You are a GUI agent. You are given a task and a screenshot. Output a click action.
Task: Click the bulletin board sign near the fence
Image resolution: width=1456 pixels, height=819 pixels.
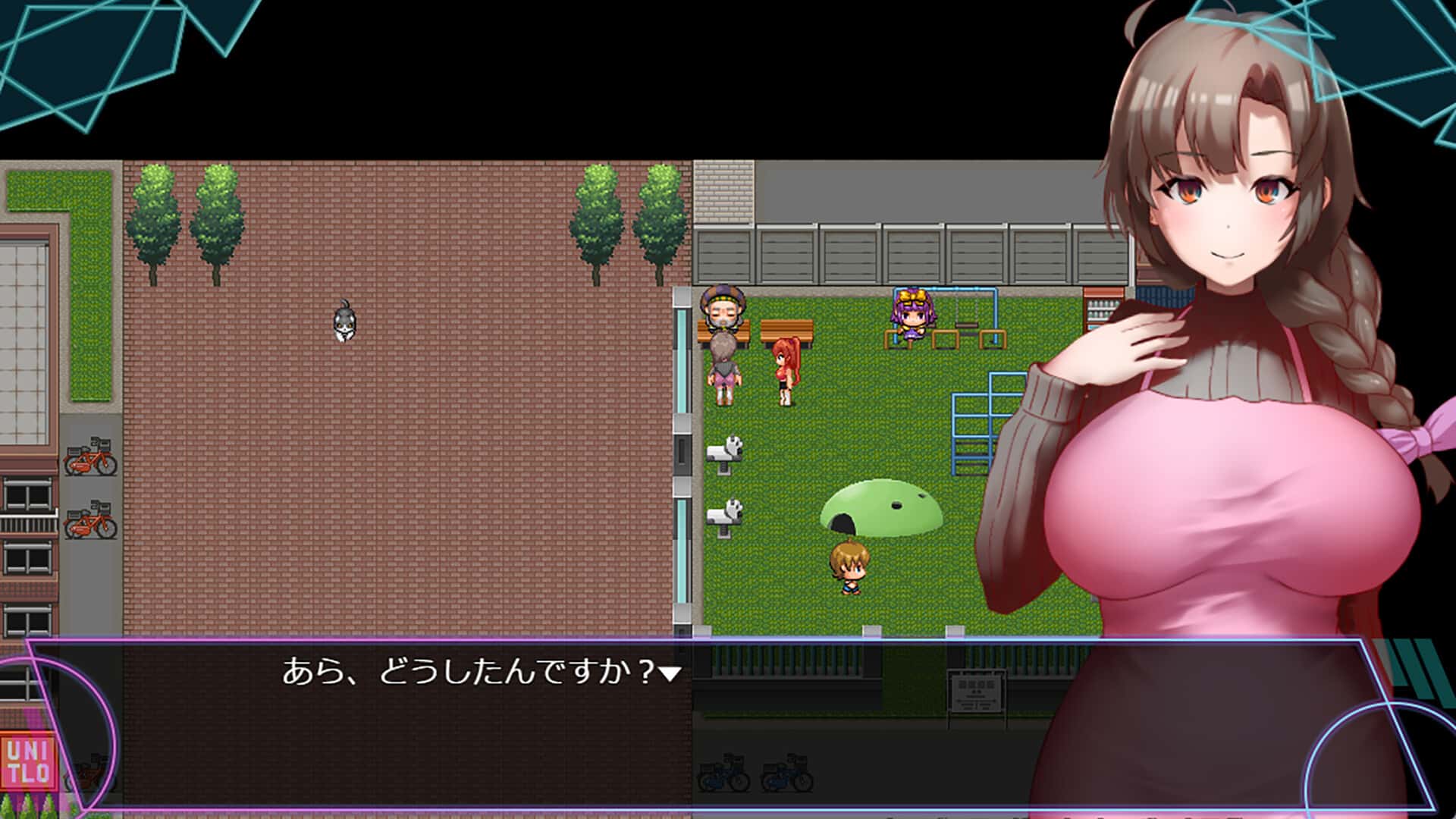click(978, 689)
